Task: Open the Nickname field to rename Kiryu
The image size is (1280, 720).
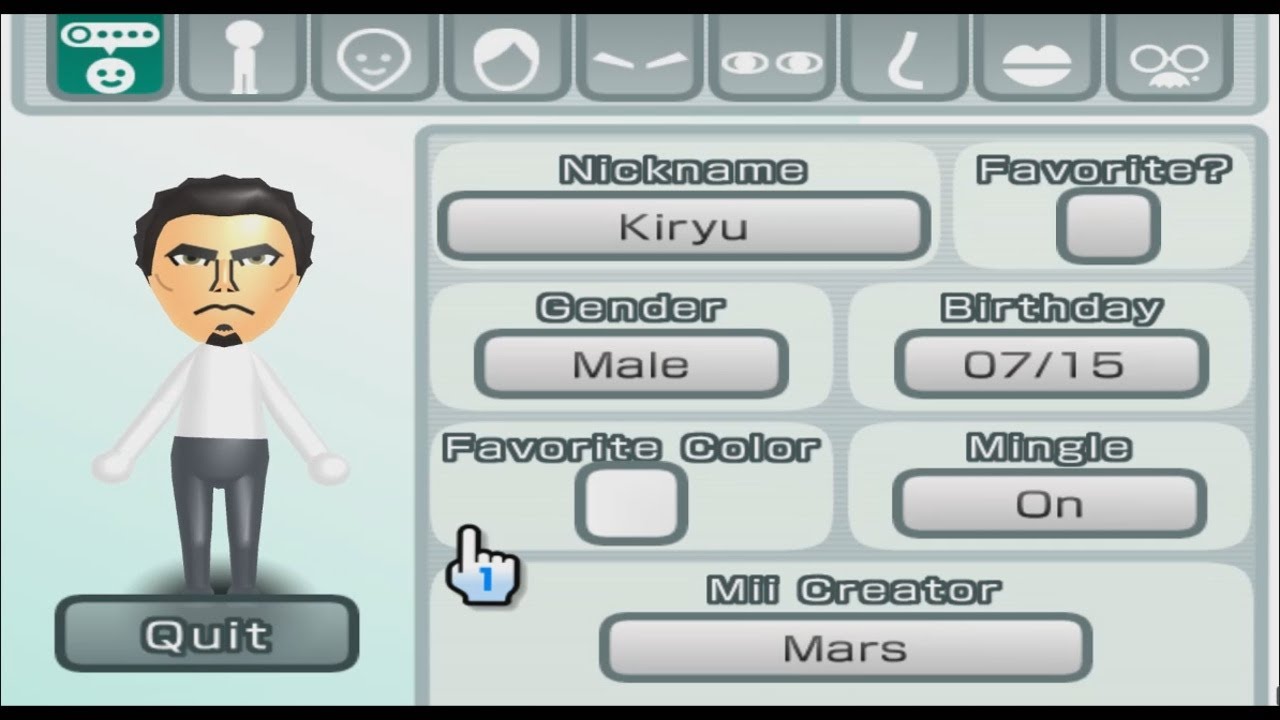Action: (x=684, y=226)
